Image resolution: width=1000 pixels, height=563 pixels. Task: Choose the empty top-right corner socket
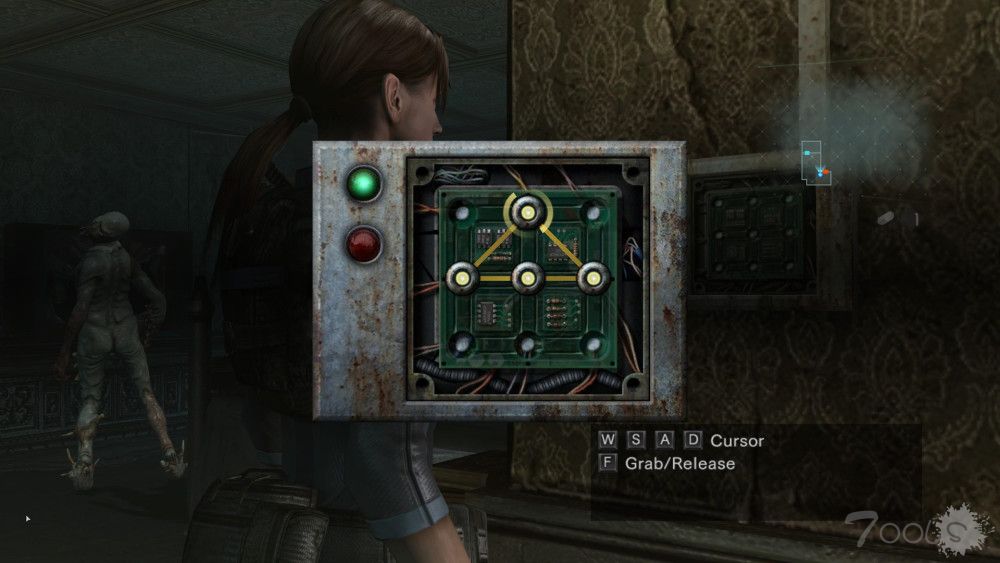[593, 212]
